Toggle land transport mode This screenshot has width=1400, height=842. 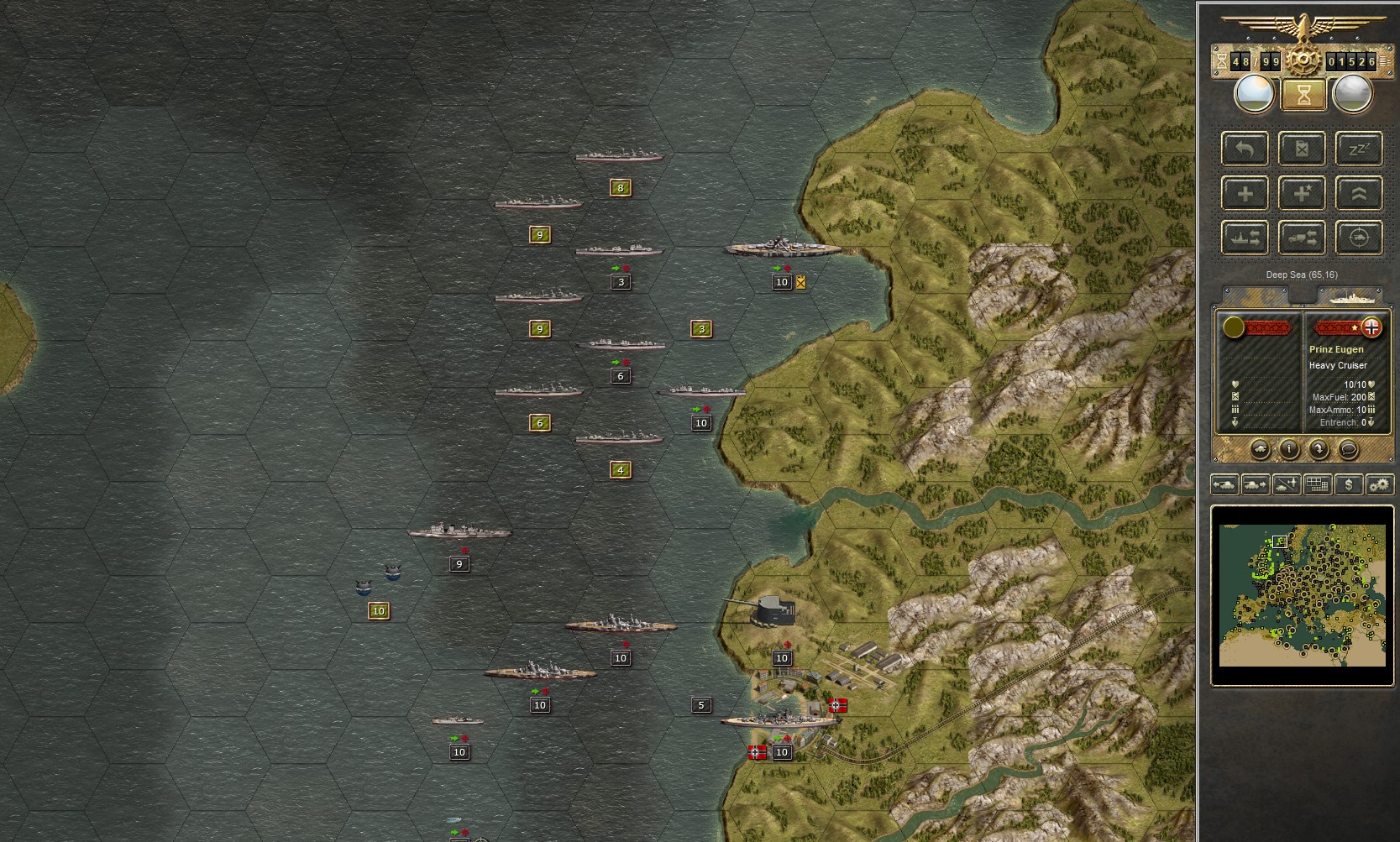click(x=1301, y=238)
